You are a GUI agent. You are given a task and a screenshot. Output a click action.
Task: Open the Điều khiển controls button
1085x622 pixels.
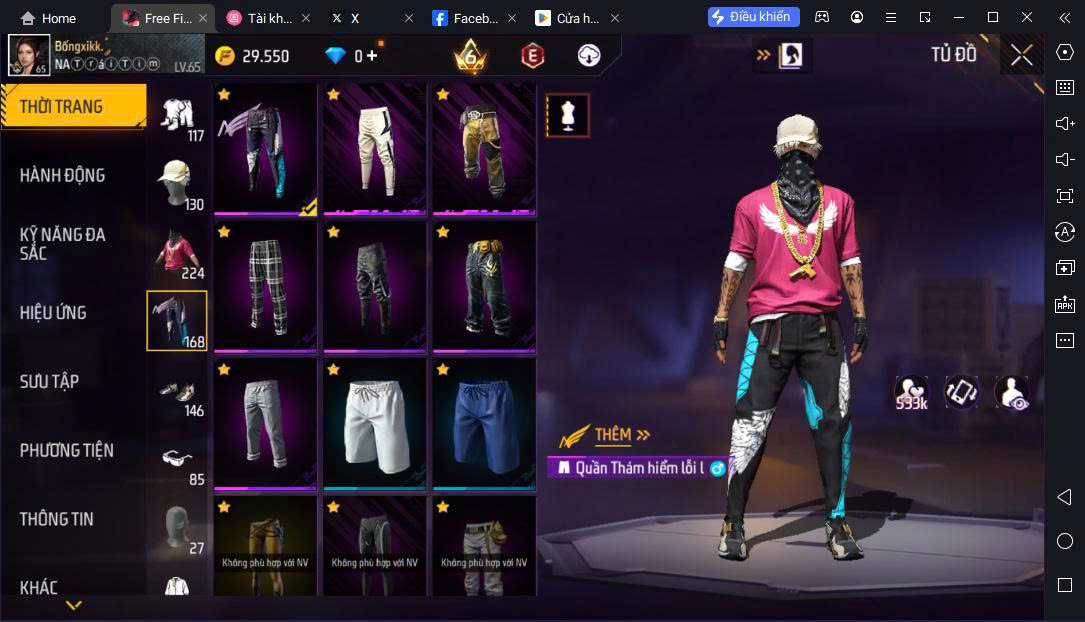(754, 17)
